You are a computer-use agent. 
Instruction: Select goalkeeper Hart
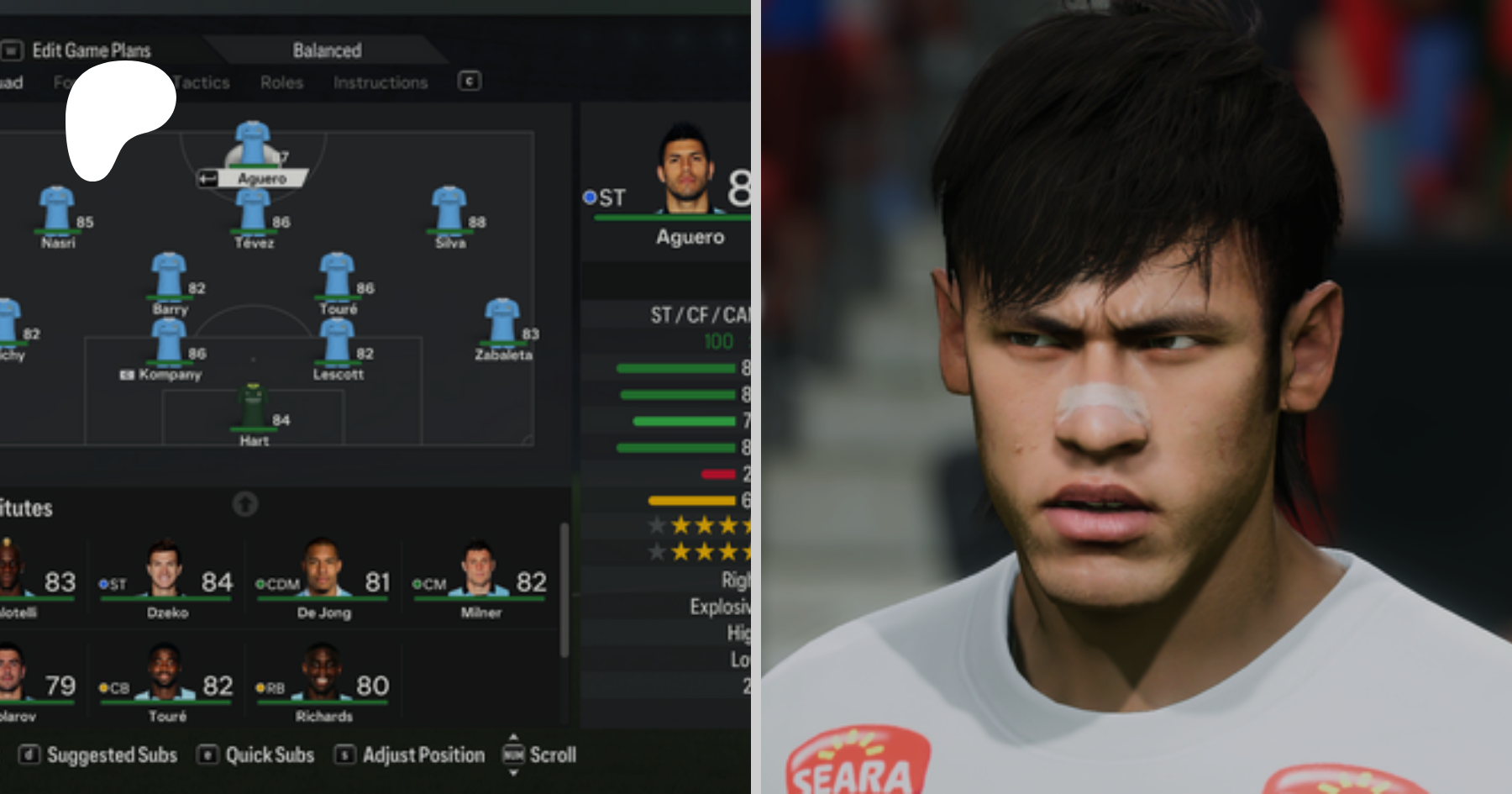pyautogui.click(x=254, y=408)
